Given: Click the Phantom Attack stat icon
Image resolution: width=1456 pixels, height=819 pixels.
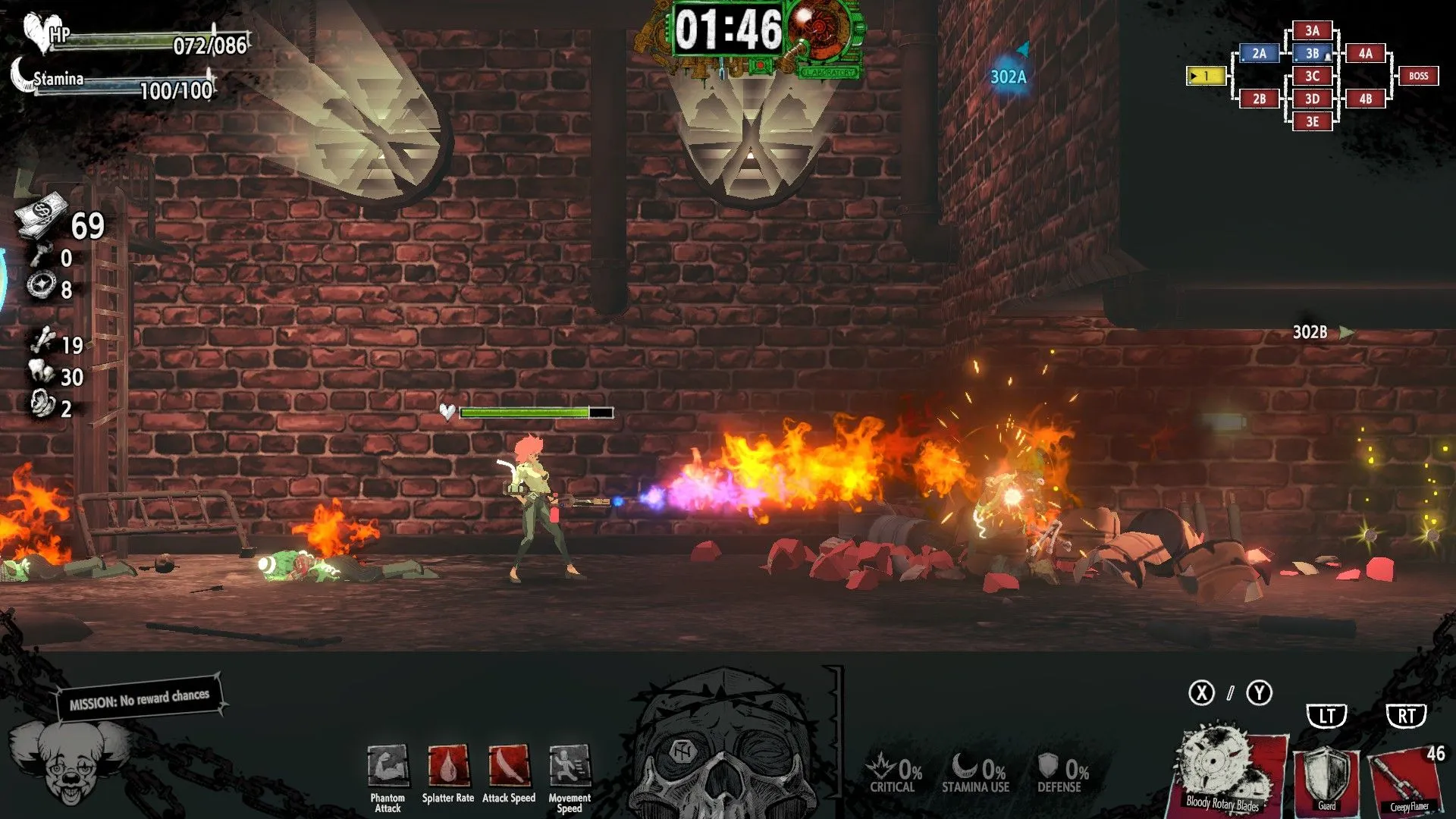Looking at the screenshot, I should pyautogui.click(x=388, y=766).
